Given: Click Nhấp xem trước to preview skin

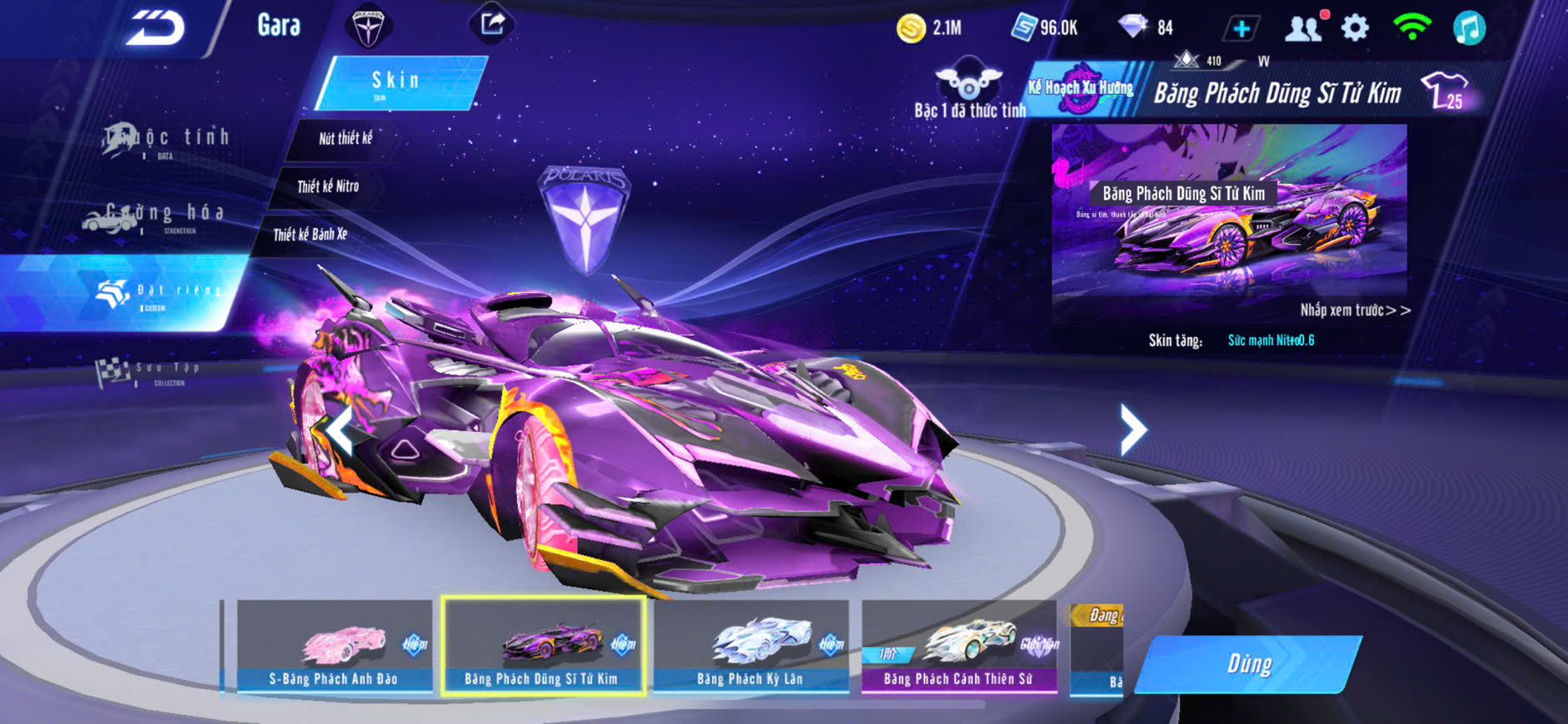Looking at the screenshot, I should tap(1354, 310).
